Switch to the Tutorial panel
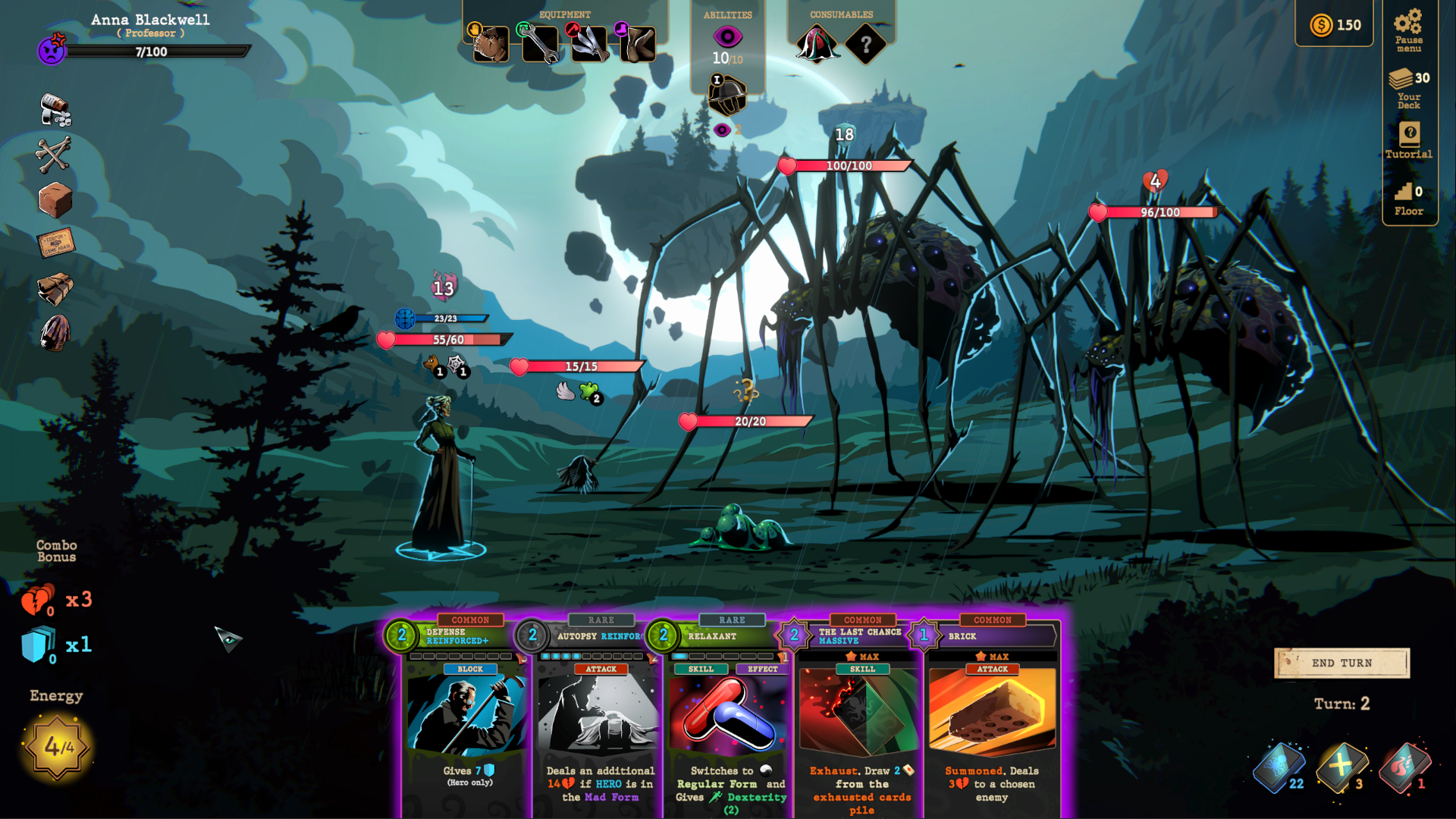Viewport: 1456px width, 819px height. tap(1409, 140)
